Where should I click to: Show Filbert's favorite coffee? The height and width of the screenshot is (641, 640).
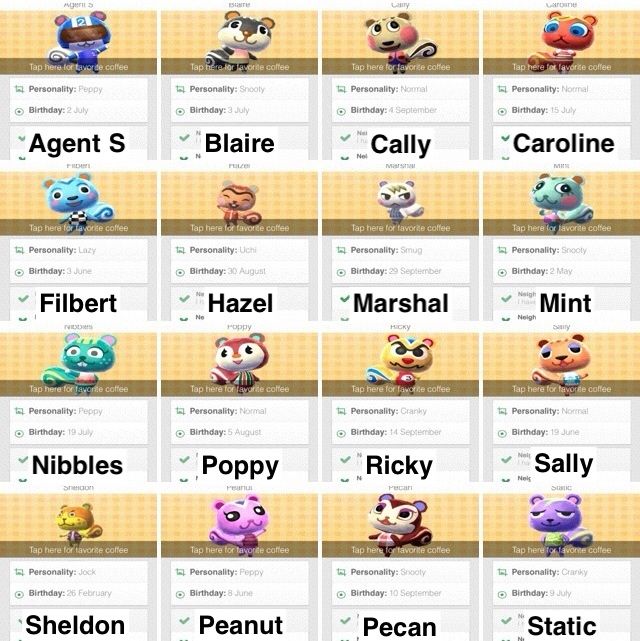79,228
